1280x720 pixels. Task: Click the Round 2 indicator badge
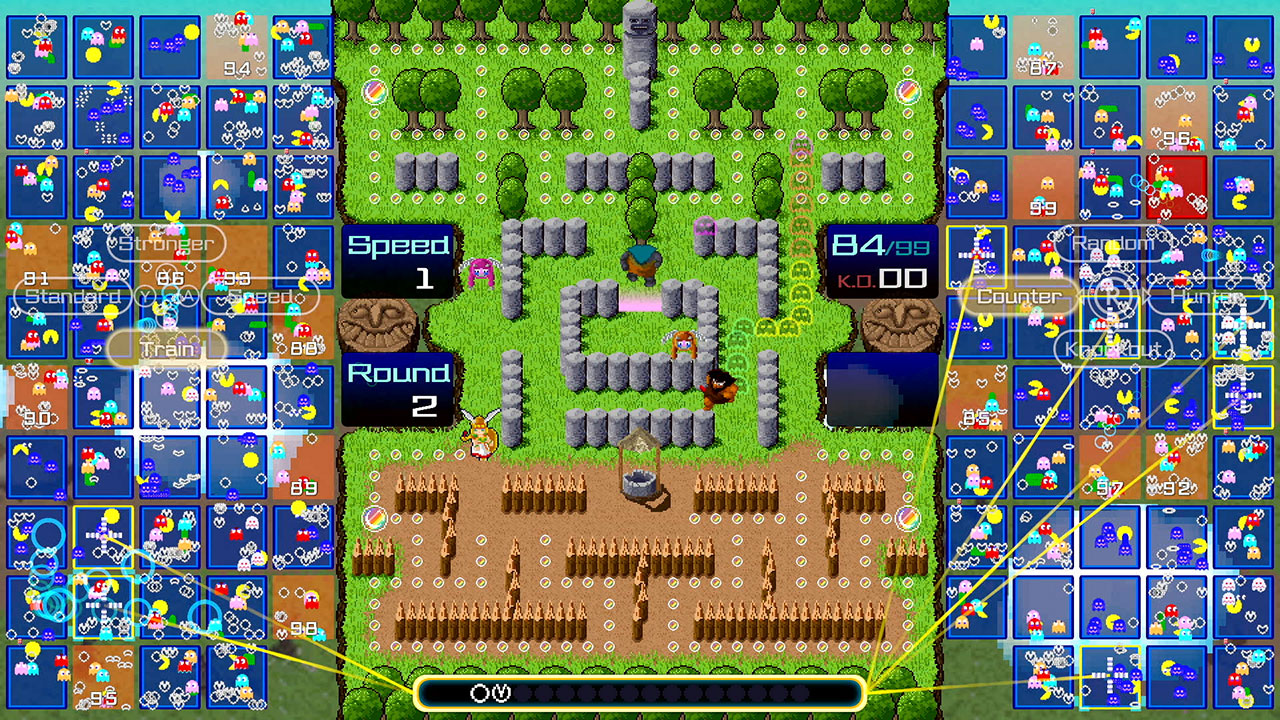(x=395, y=388)
